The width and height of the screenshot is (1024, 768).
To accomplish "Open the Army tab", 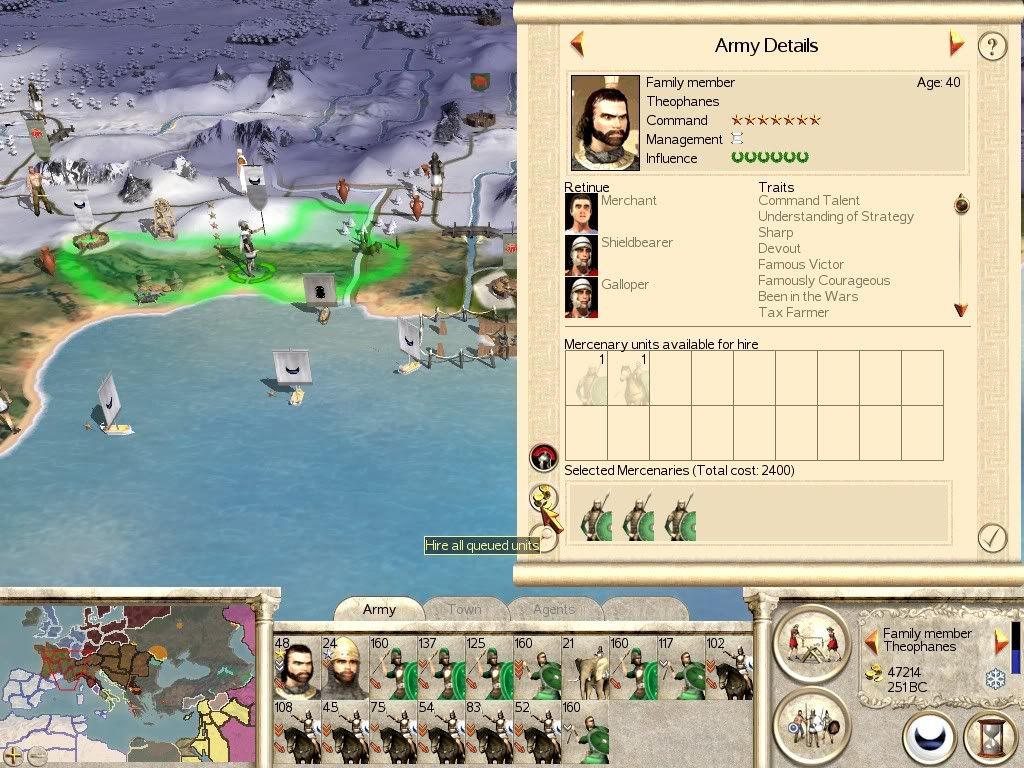I will [379, 609].
